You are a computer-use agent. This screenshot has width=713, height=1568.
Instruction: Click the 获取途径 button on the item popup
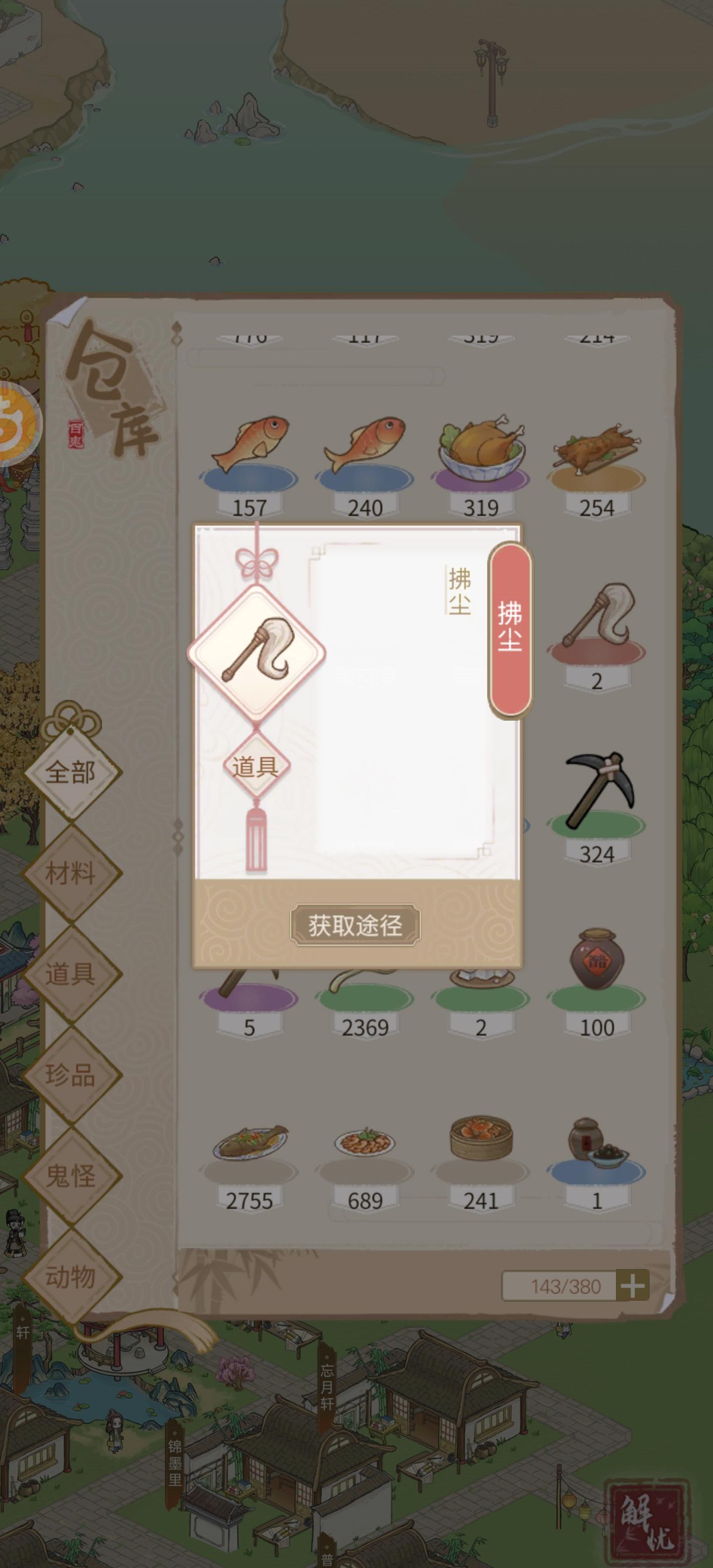(356, 924)
